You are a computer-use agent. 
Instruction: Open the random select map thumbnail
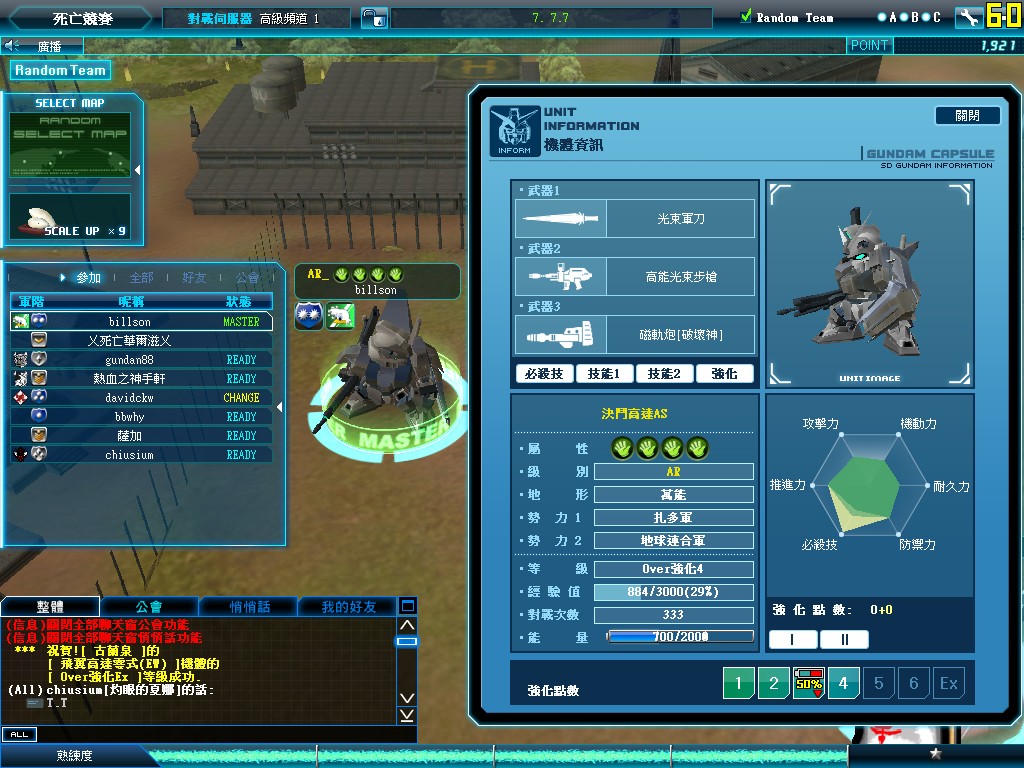70,145
